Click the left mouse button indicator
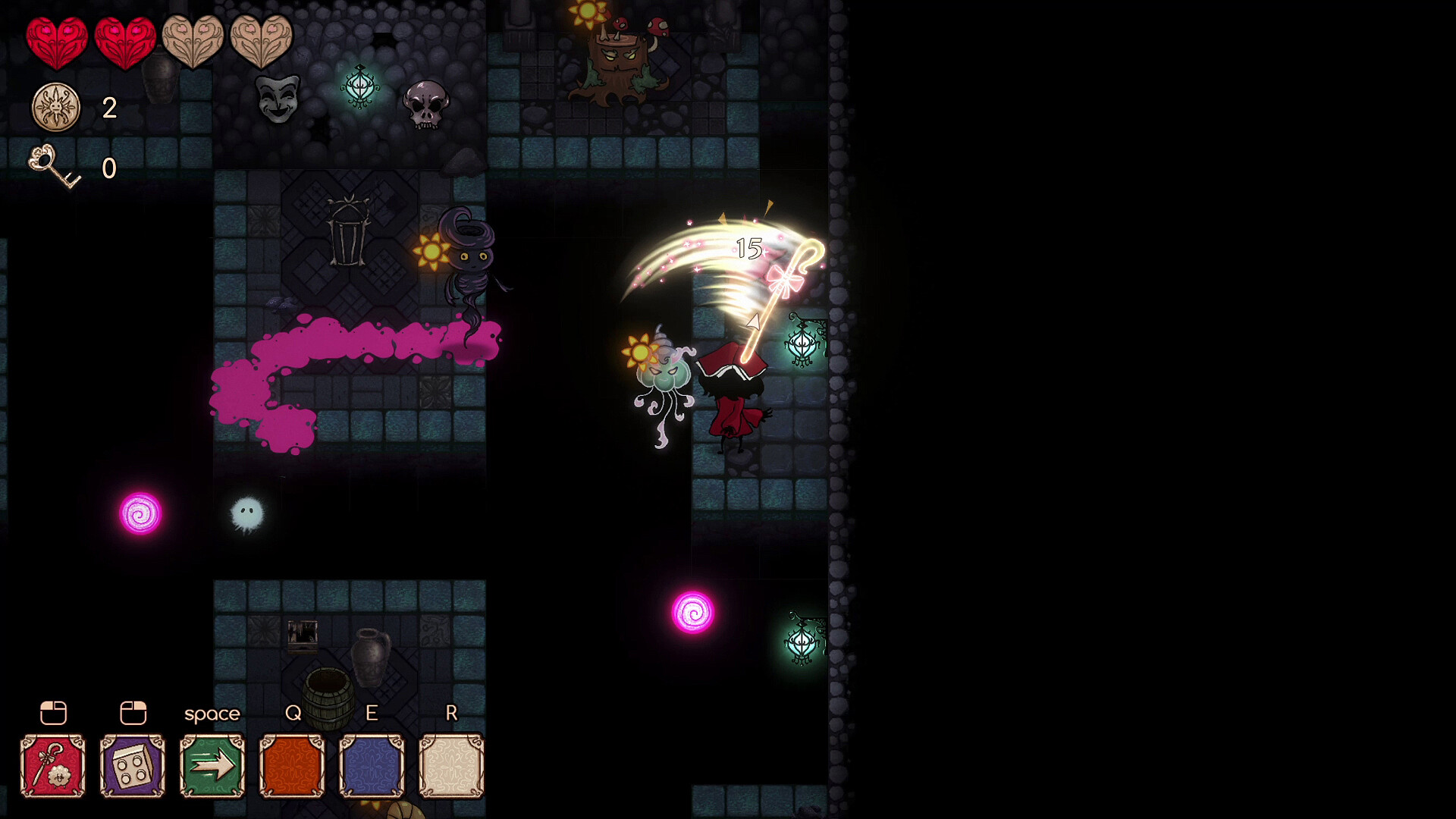 tap(52, 713)
